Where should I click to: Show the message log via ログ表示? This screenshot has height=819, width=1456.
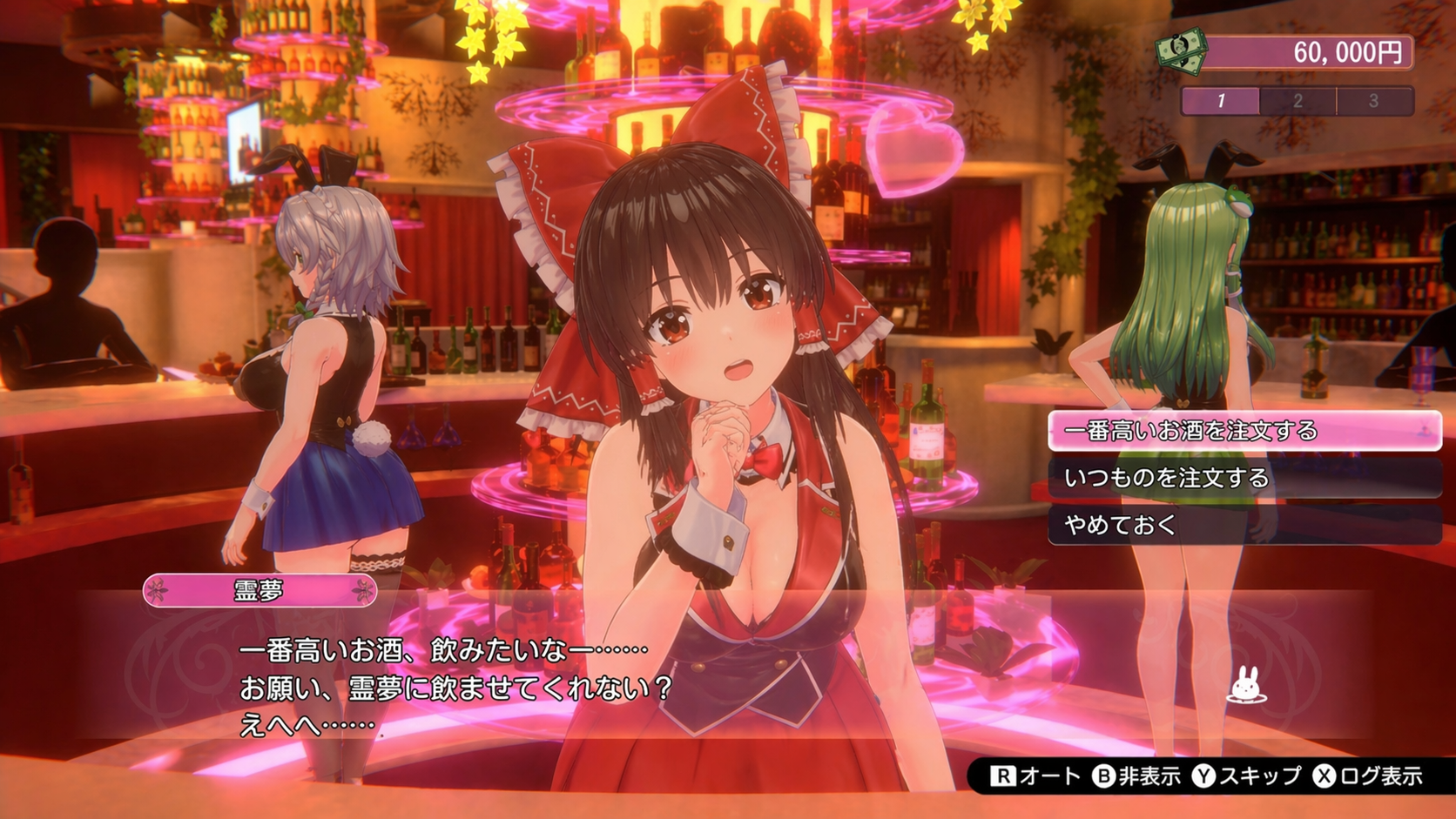1368,775
